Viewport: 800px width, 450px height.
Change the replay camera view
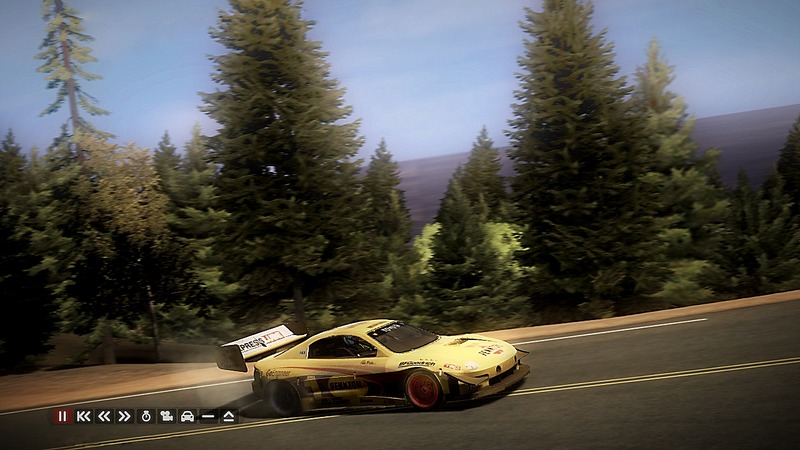(x=167, y=416)
